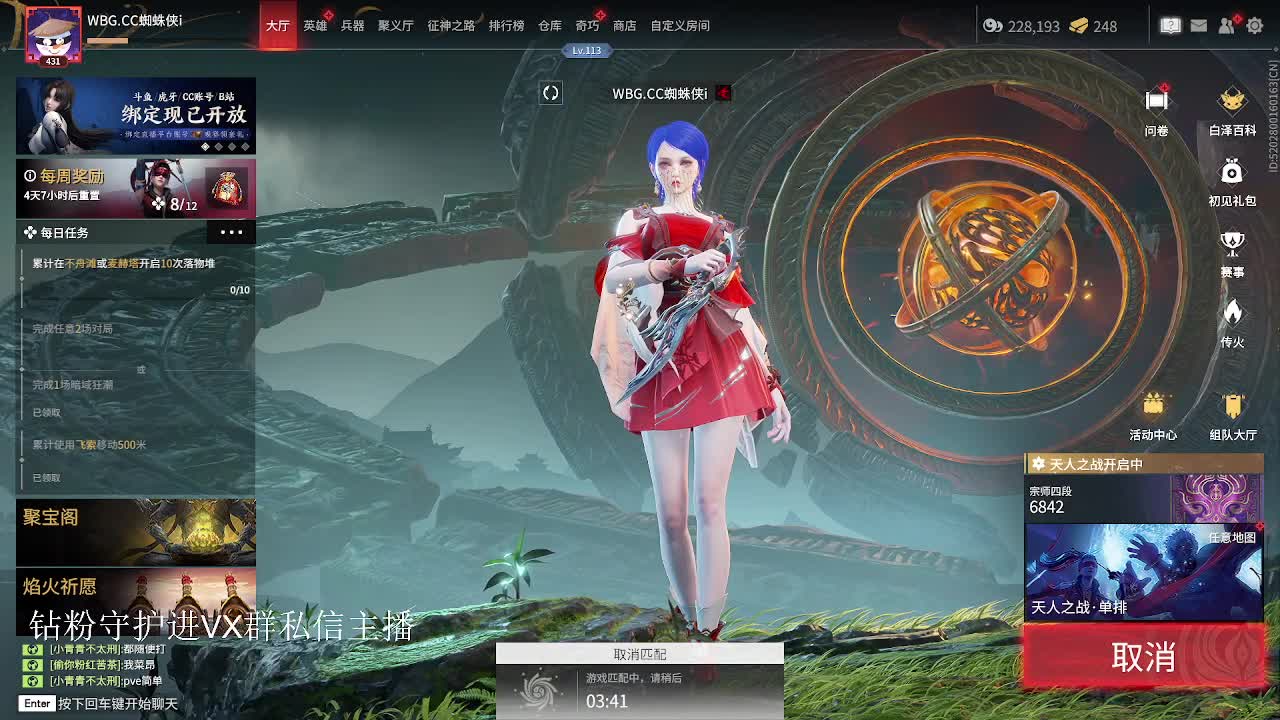Open the friends list icon

[1225, 25]
